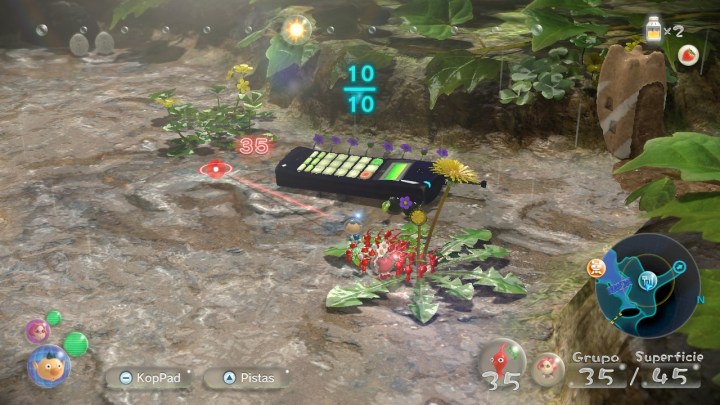The image size is (720, 405).
Task: Click the strawberry fruit icon
Action: (689, 56)
